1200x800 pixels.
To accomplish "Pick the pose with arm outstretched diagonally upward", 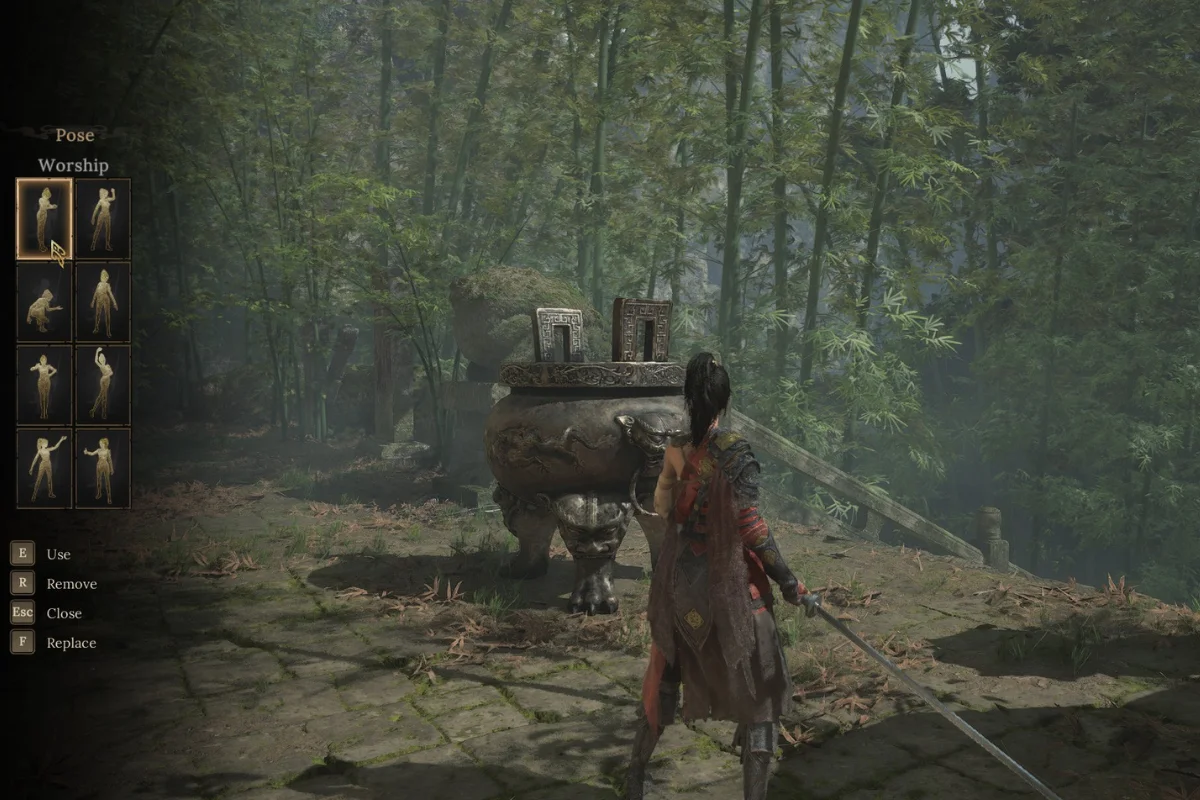I will pos(44,468).
